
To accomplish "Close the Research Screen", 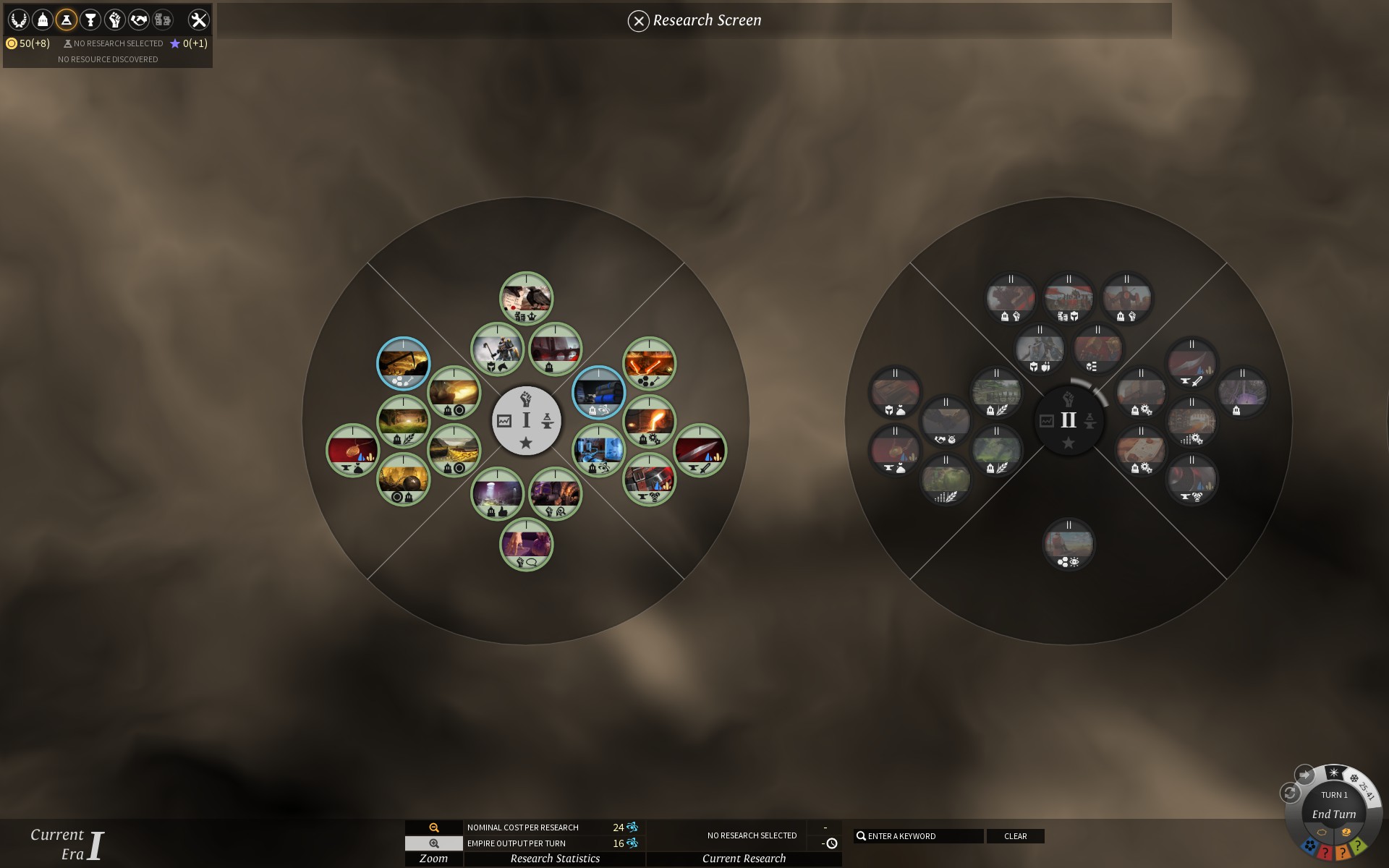I will click(638, 21).
